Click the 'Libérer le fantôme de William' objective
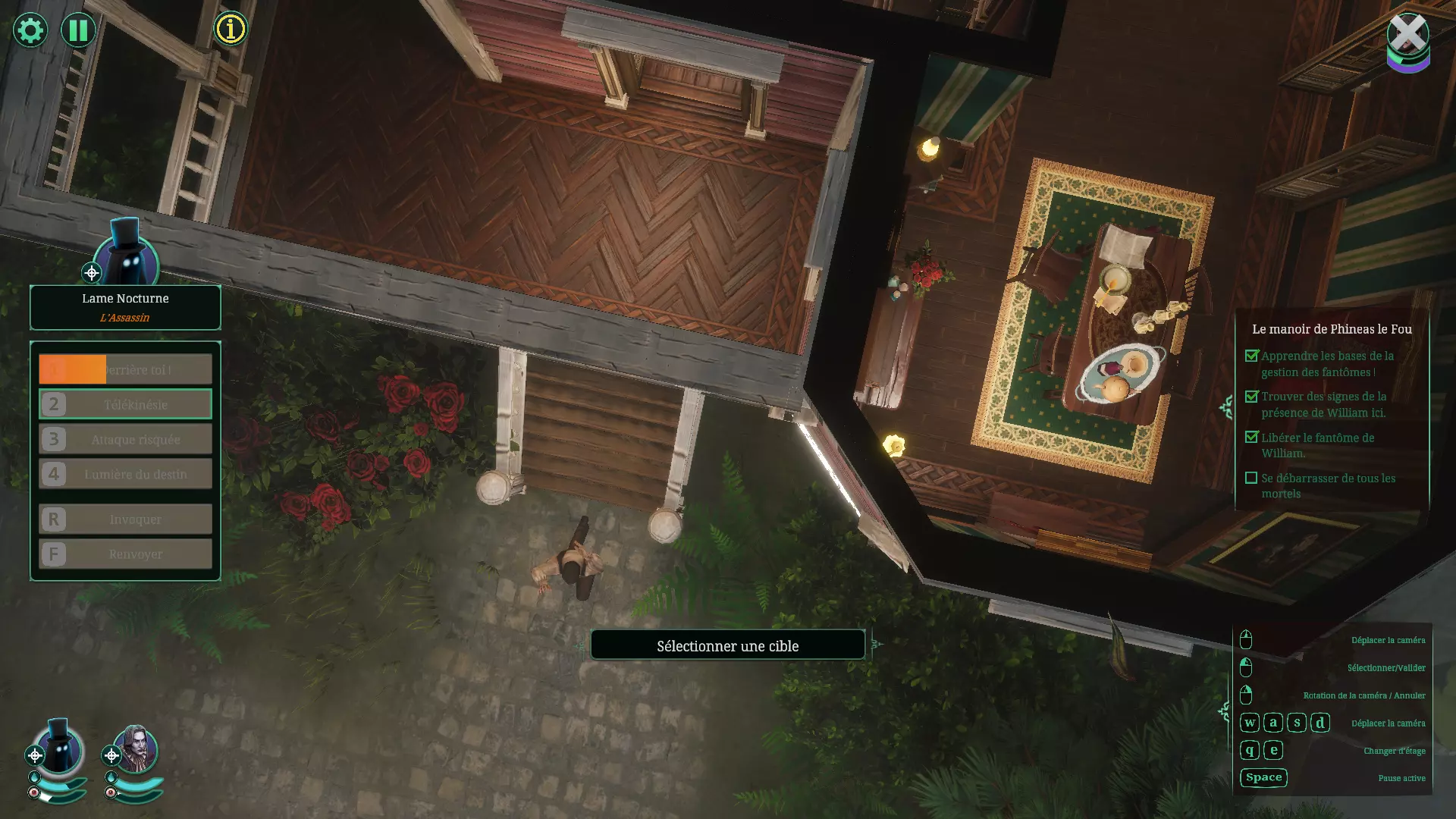Screen dimensions: 1456x819 pos(1318,445)
